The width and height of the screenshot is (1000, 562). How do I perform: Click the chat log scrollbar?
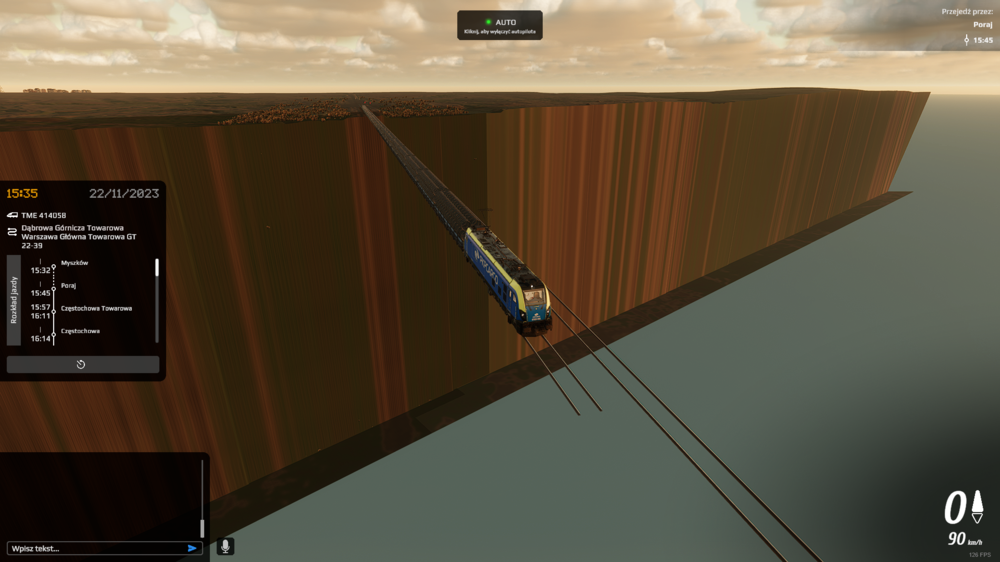(x=202, y=526)
